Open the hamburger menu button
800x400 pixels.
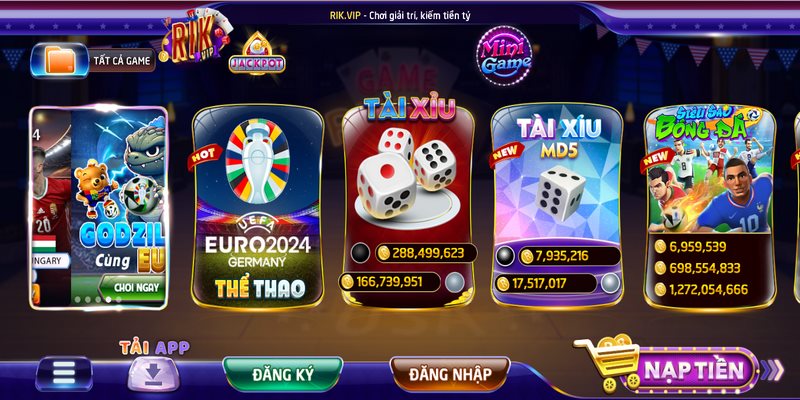coord(65,374)
